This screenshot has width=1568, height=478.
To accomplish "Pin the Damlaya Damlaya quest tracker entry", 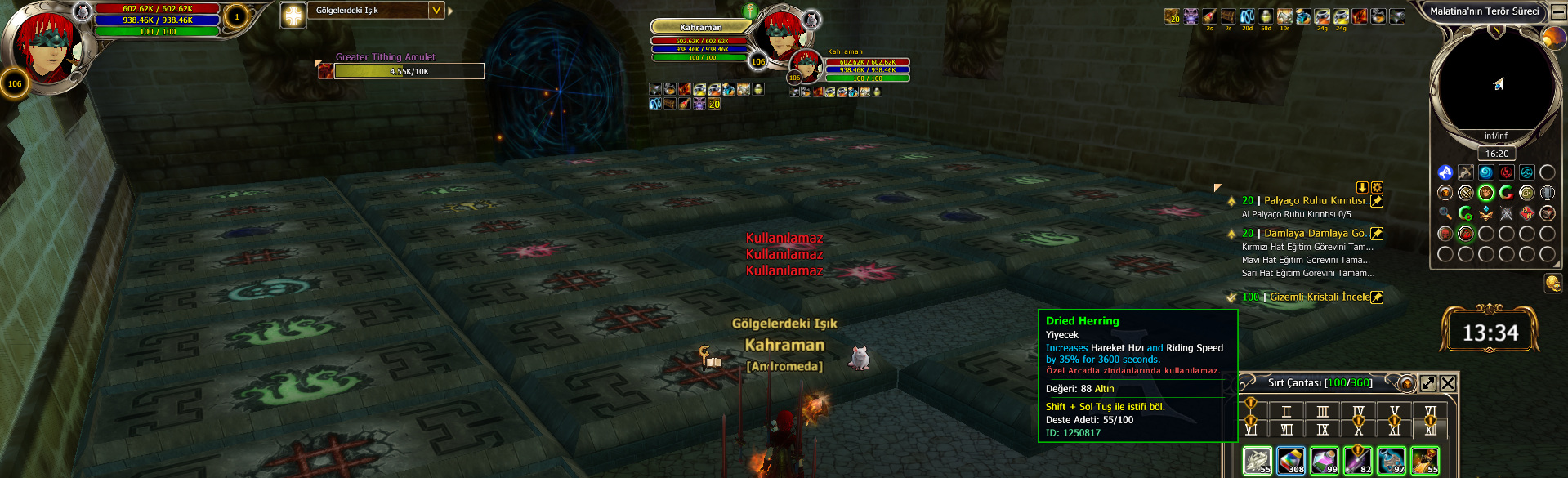I will point(1377,234).
